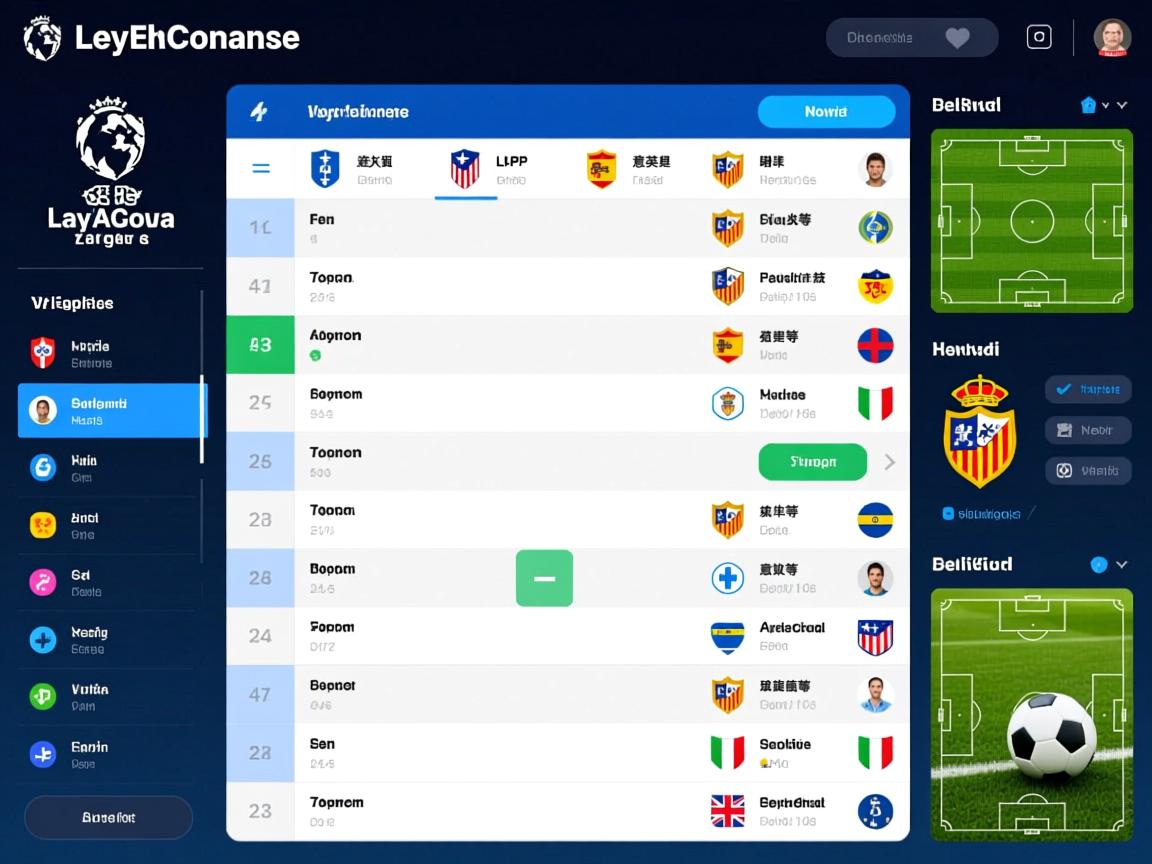Click the league logo in top-left header

[42, 38]
